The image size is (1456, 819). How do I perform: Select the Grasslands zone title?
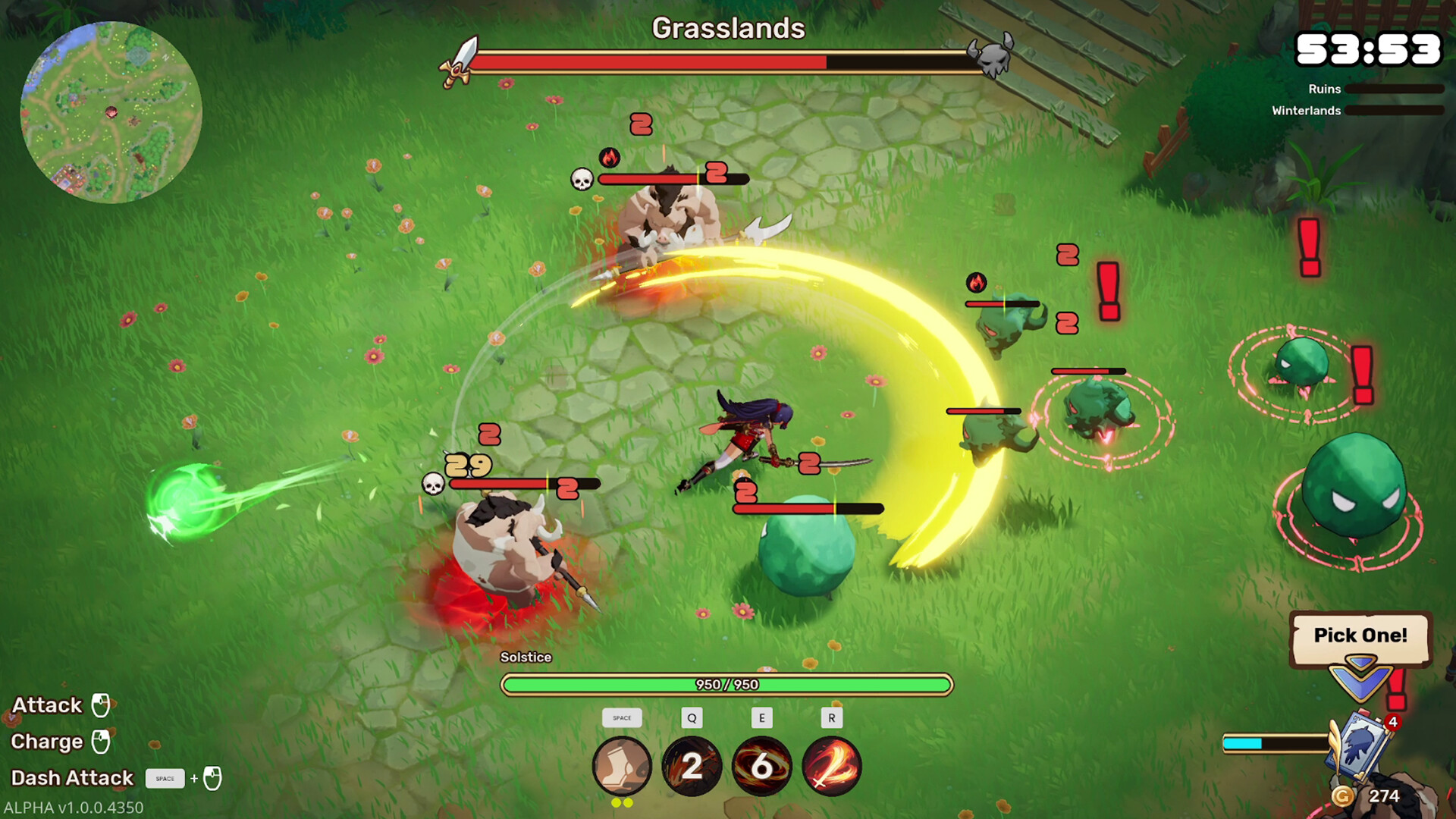pyautogui.click(x=728, y=29)
